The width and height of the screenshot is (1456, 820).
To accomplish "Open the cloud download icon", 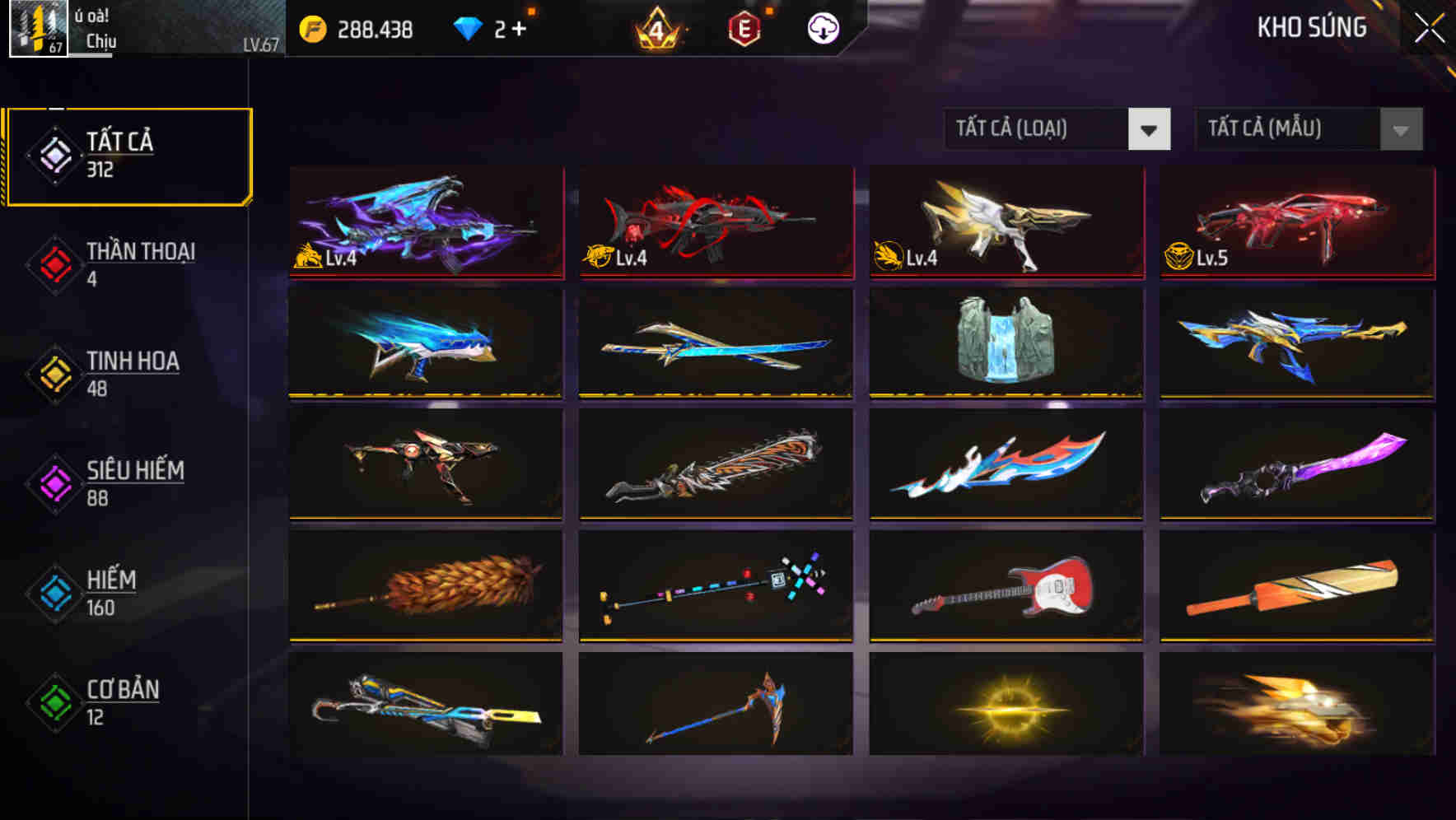I will [824, 27].
